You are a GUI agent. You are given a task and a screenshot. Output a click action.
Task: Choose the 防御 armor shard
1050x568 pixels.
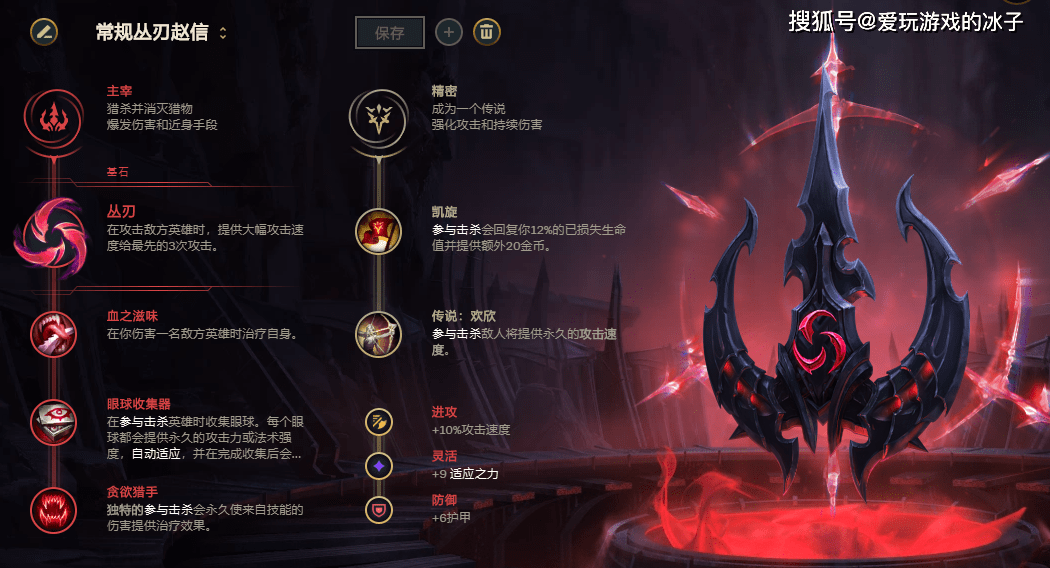(379, 508)
